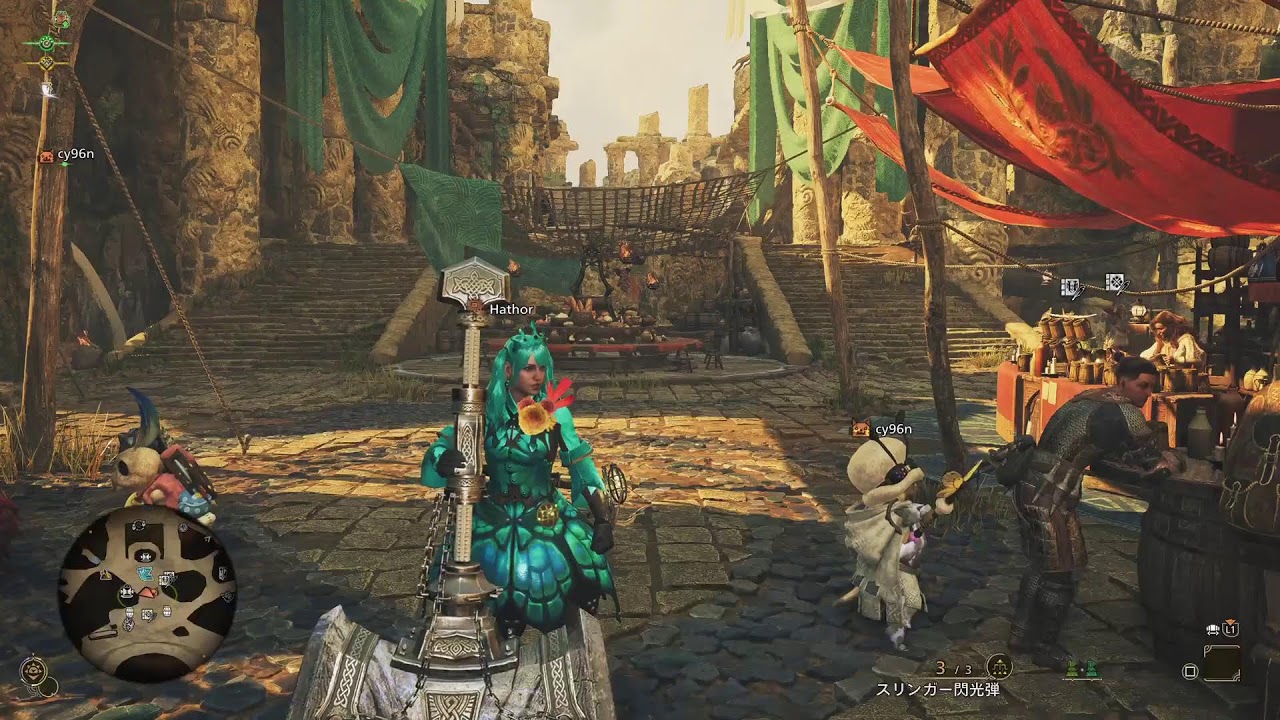The height and width of the screenshot is (720, 1280).
Task: Select the Hathor player name tag
Action: point(511,310)
